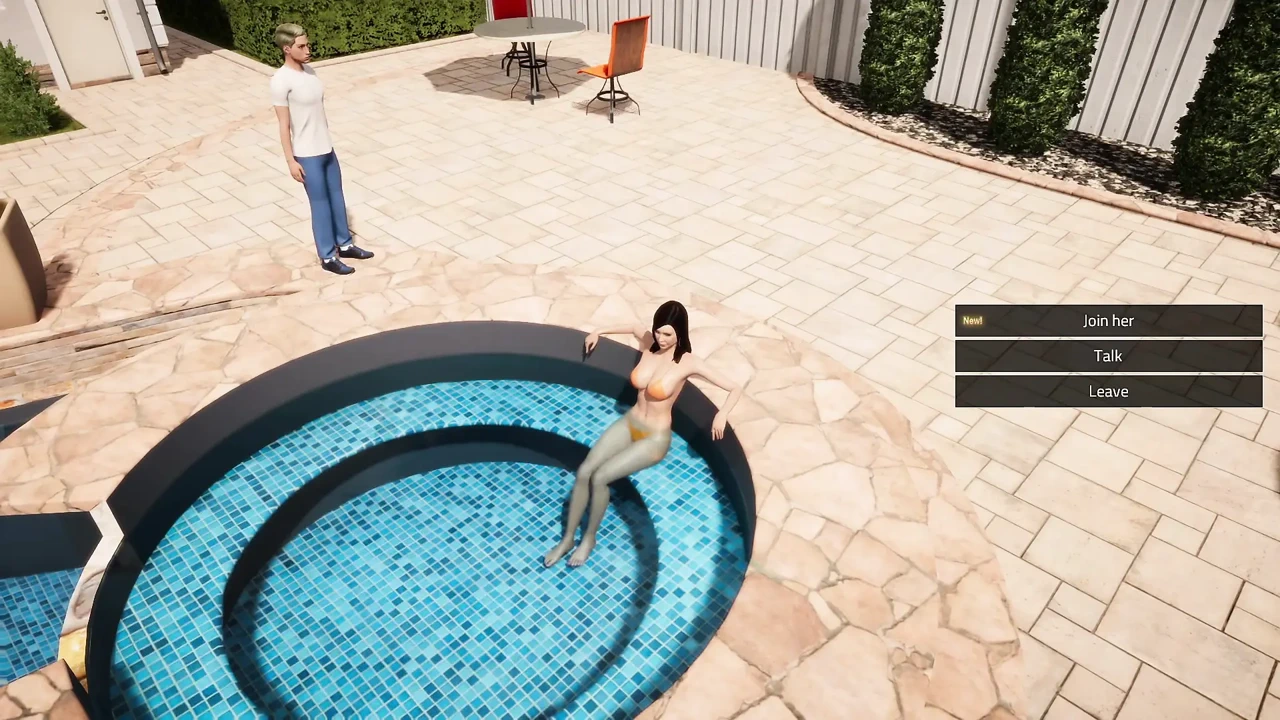Select the "Join her" option
This screenshot has height=720, width=1280.
coord(1108,320)
